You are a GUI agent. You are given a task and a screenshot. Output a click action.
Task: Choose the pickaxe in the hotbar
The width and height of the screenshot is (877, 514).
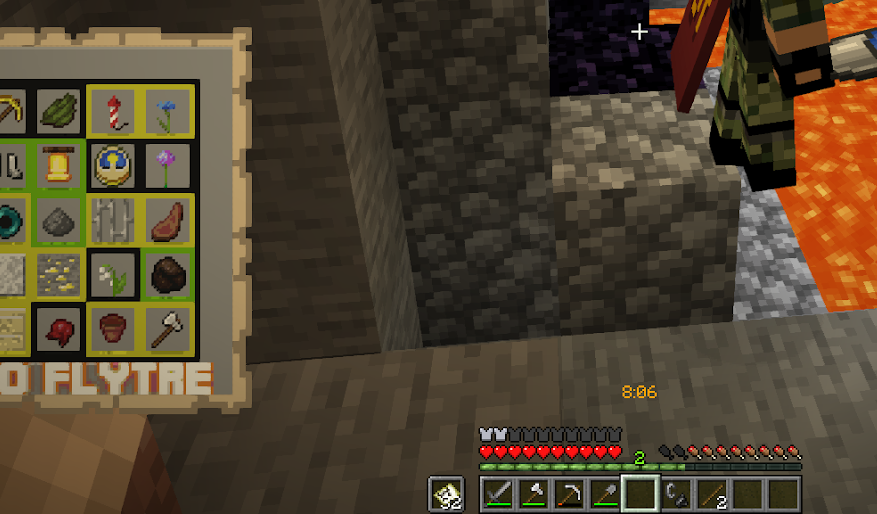pyautogui.click(x=570, y=493)
